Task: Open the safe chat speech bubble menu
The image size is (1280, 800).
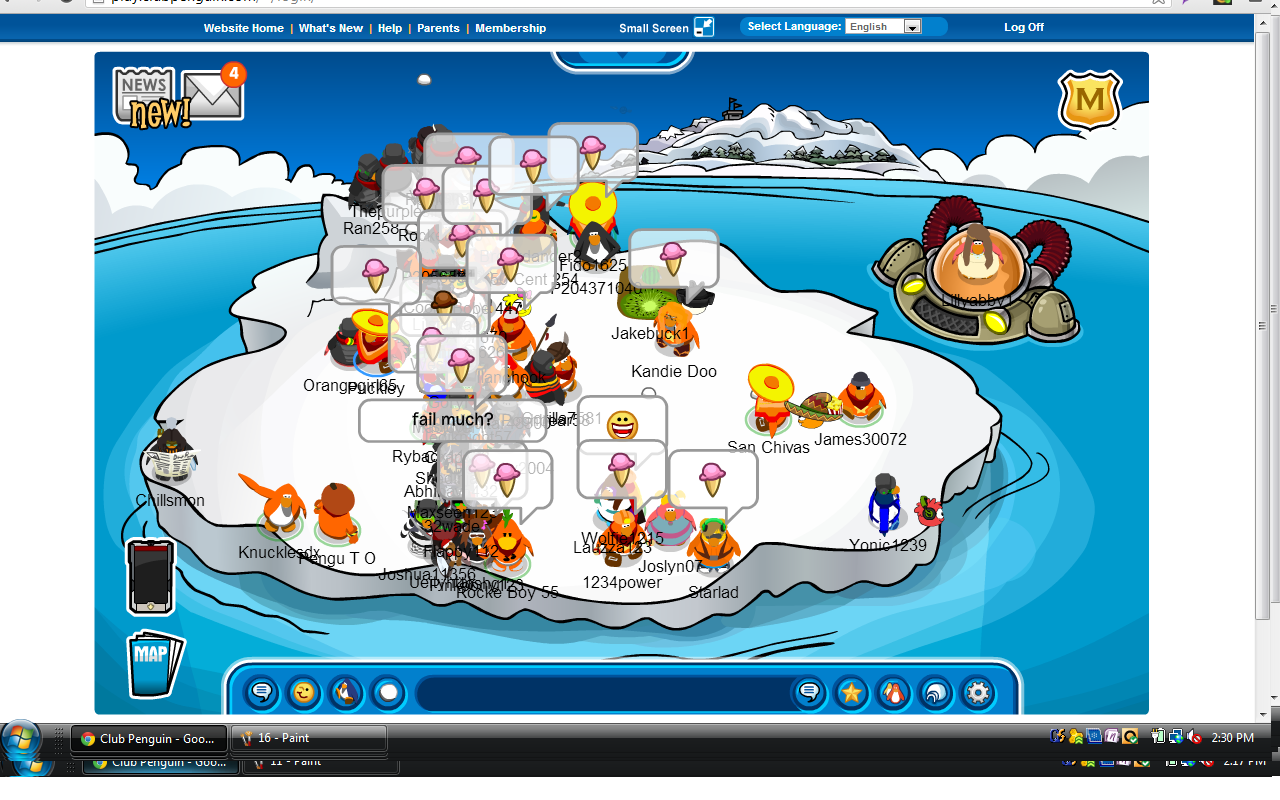Action: (x=262, y=692)
